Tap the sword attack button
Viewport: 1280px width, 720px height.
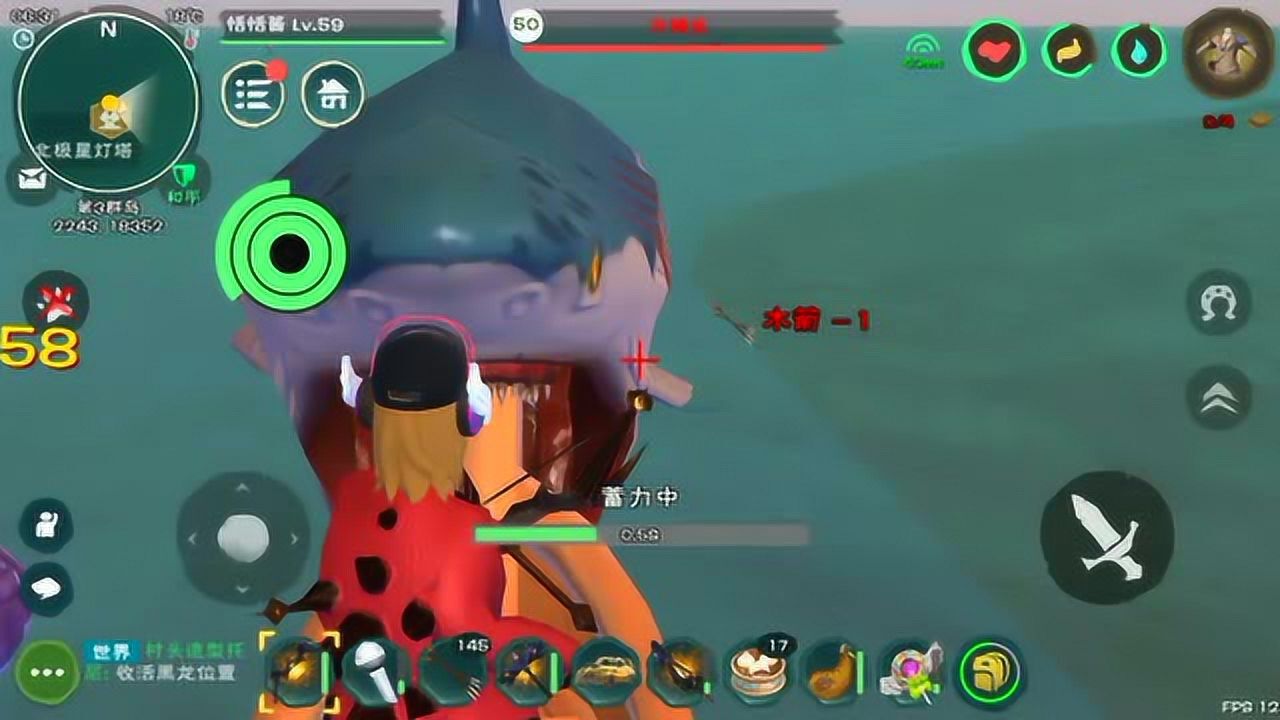(x=1106, y=538)
